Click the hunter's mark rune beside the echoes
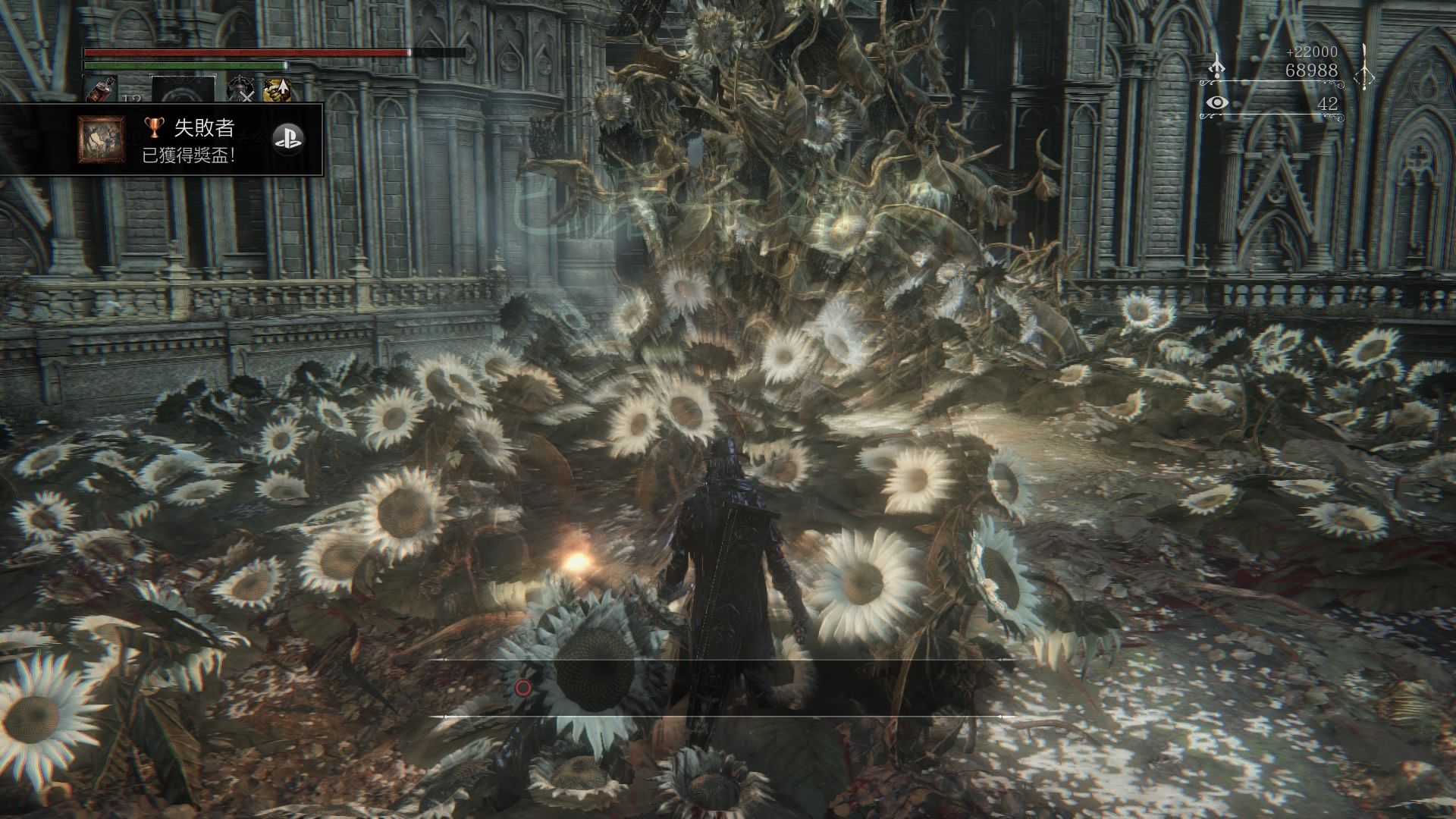 pyautogui.click(x=1363, y=67)
